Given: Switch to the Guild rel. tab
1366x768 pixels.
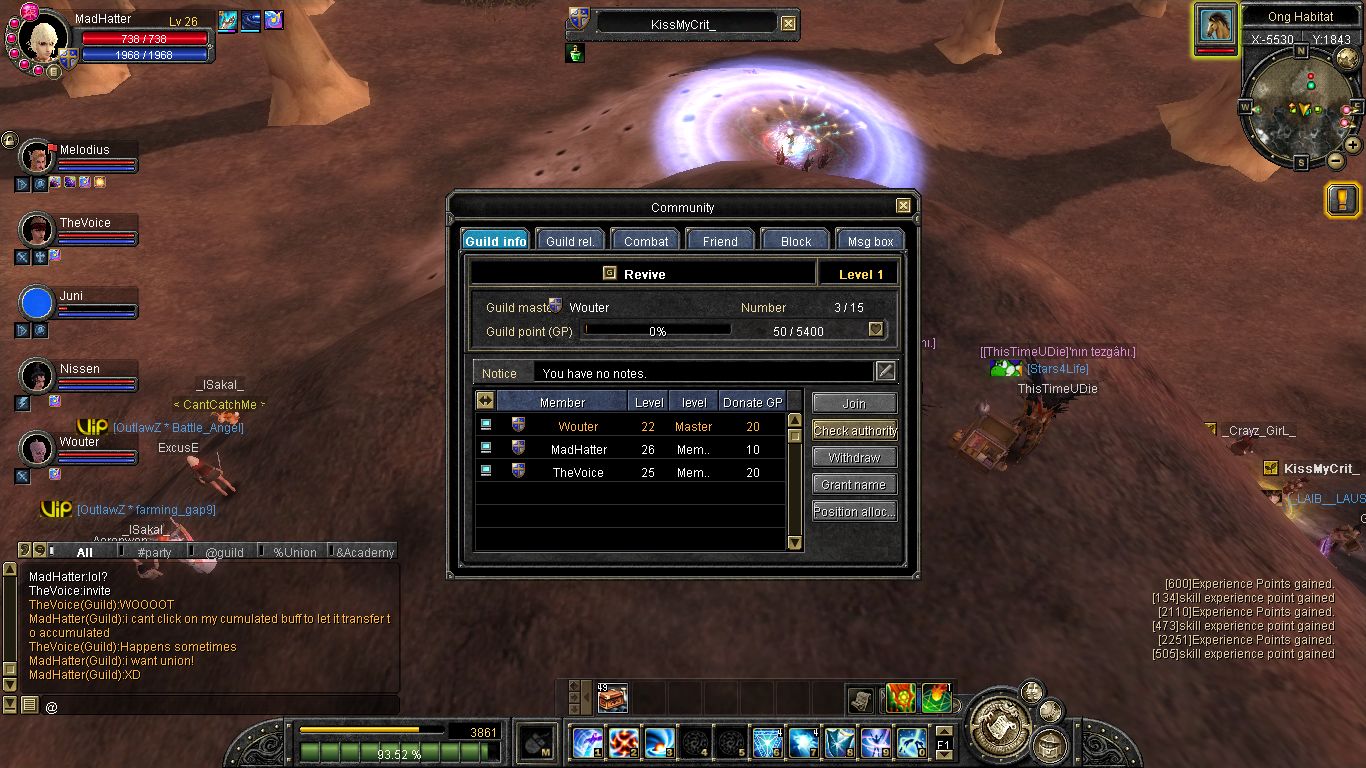Looking at the screenshot, I should [570, 241].
